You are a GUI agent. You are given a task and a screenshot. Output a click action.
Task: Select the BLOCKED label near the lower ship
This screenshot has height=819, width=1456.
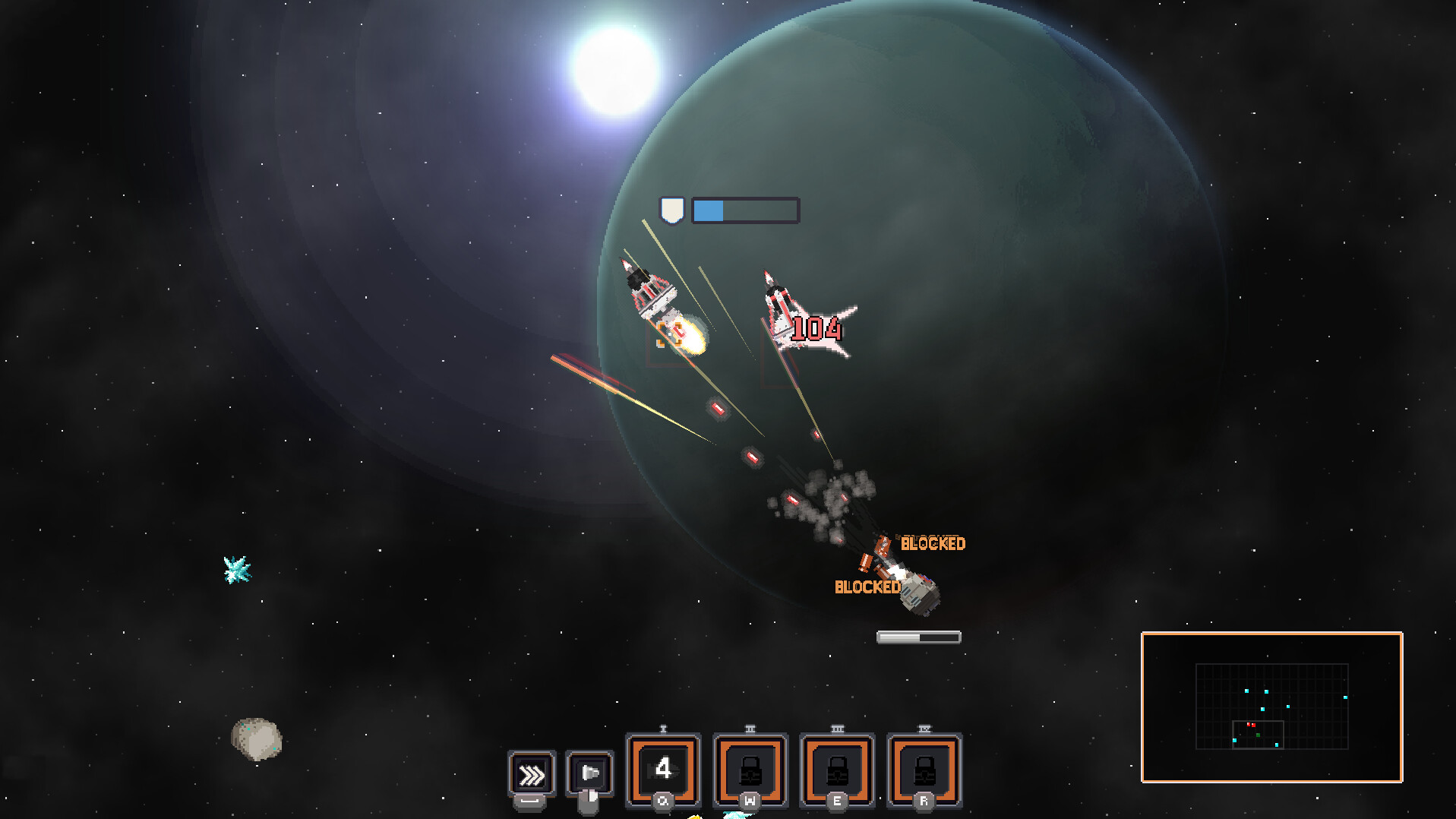tap(867, 587)
